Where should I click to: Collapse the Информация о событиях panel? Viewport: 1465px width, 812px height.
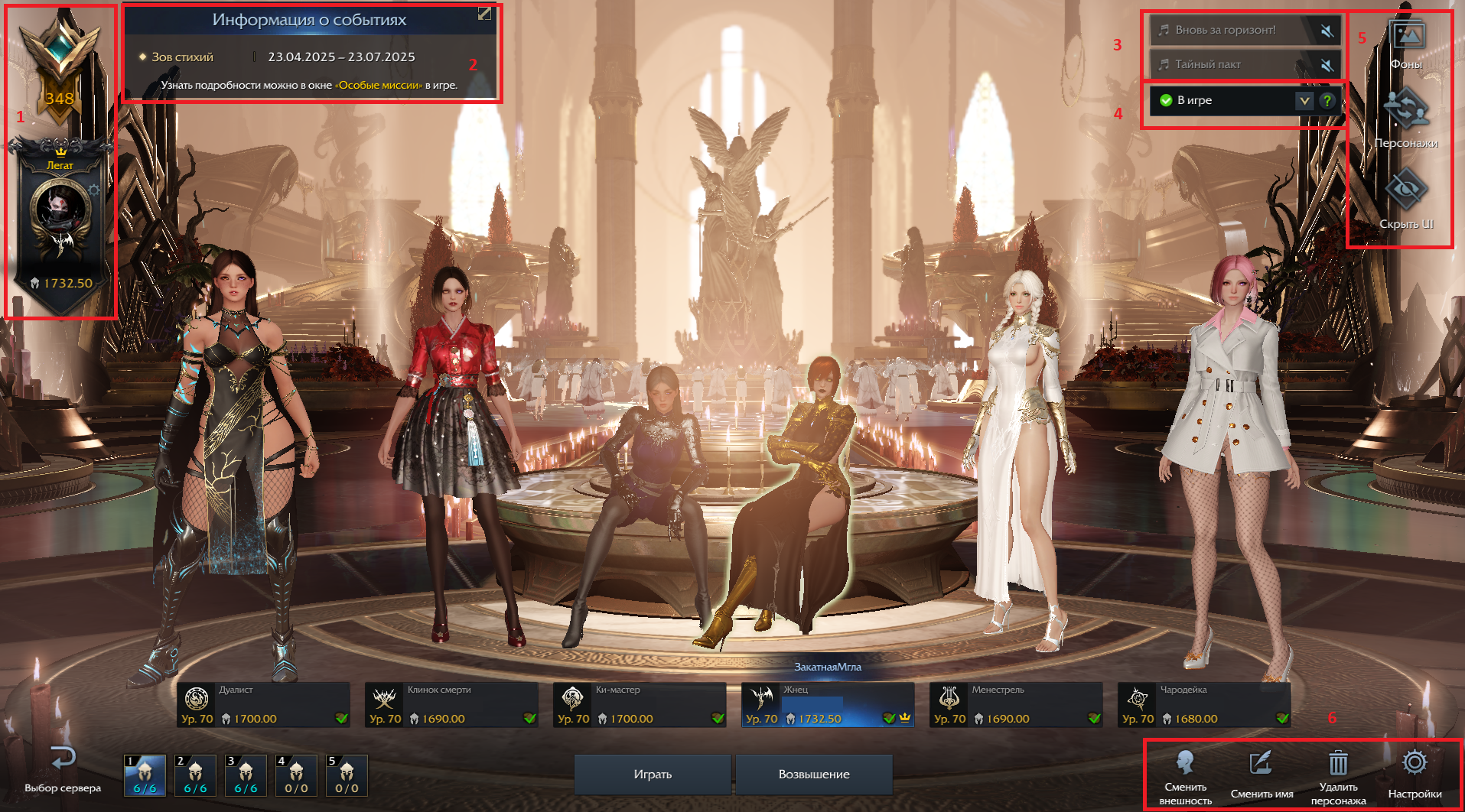tap(484, 14)
